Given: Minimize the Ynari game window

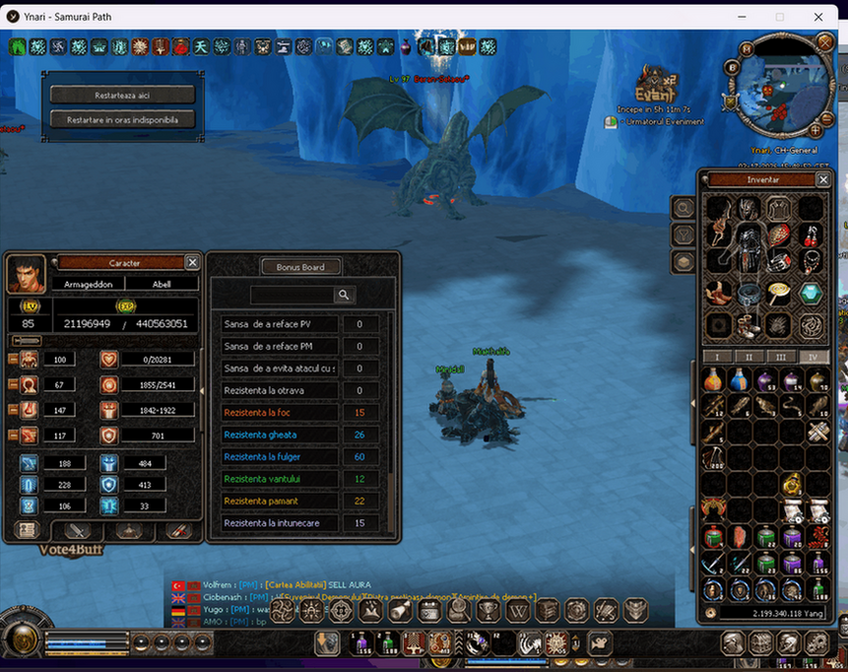Looking at the screenshot, I should click(742, 16).
